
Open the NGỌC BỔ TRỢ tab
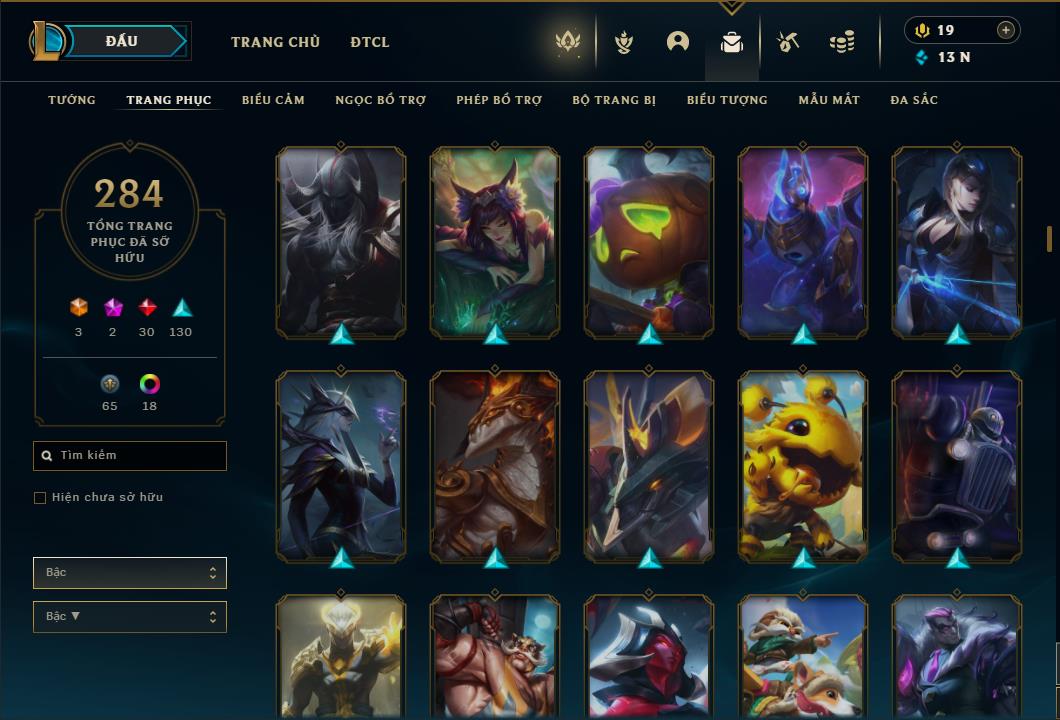(380, 100)
